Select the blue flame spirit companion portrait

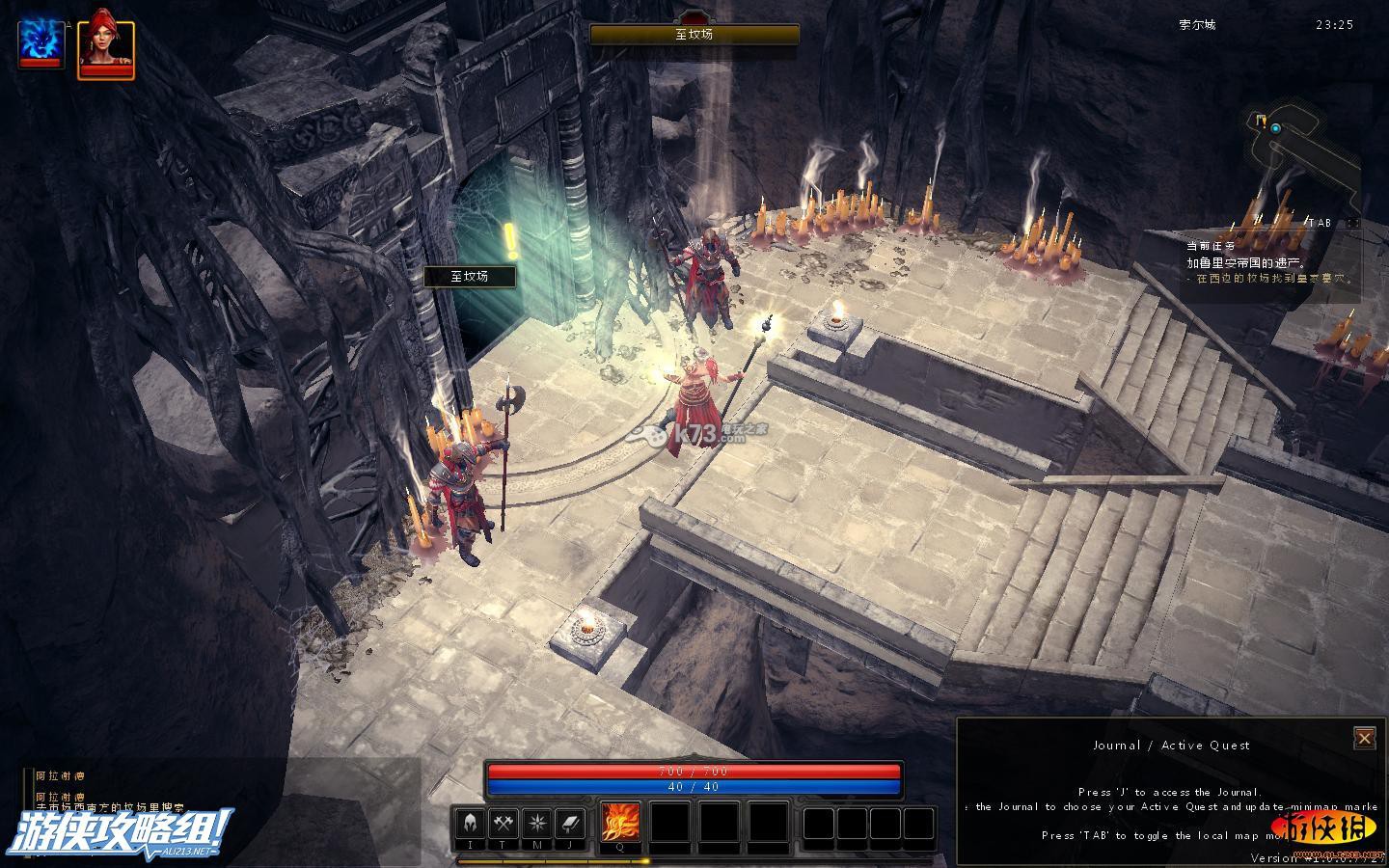[41, 43]
